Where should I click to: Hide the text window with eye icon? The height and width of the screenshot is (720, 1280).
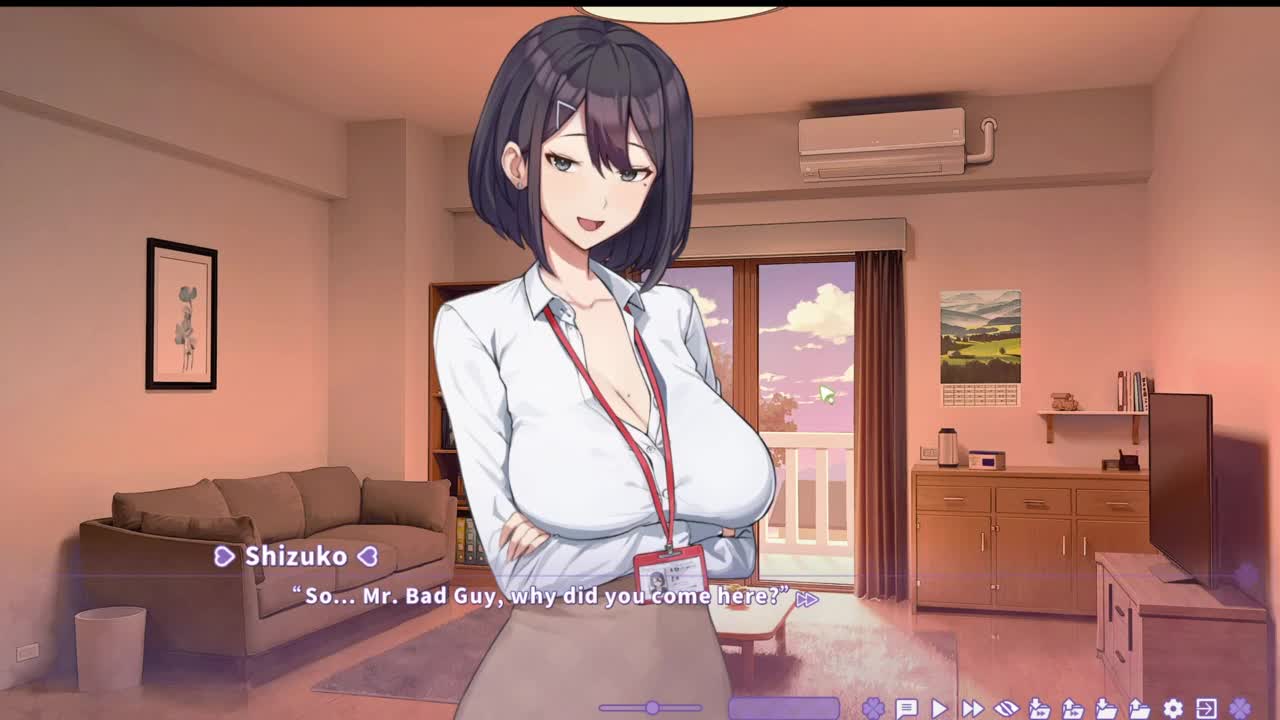point(1006,709)
